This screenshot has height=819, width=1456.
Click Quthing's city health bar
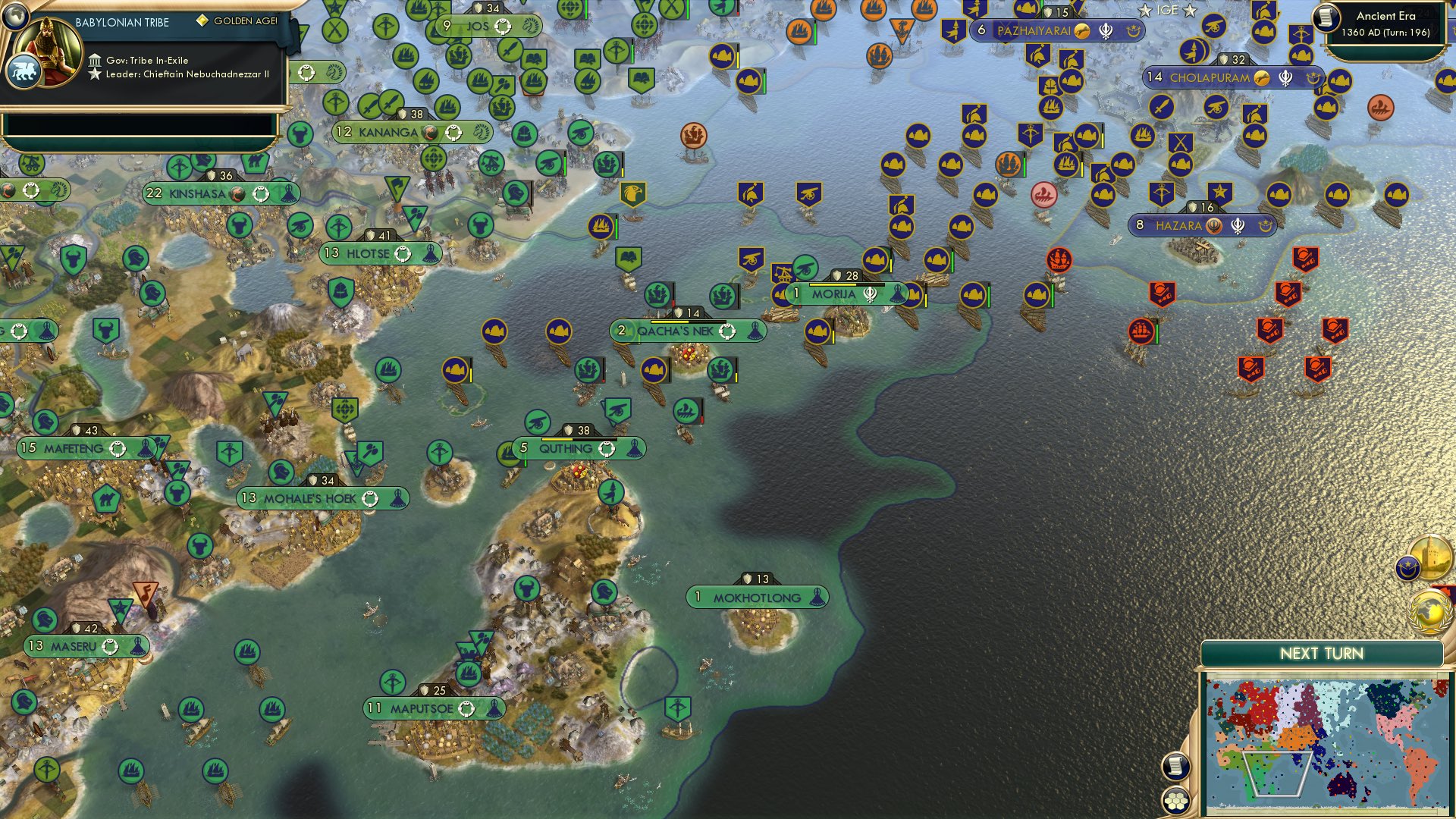pos(578,438)
